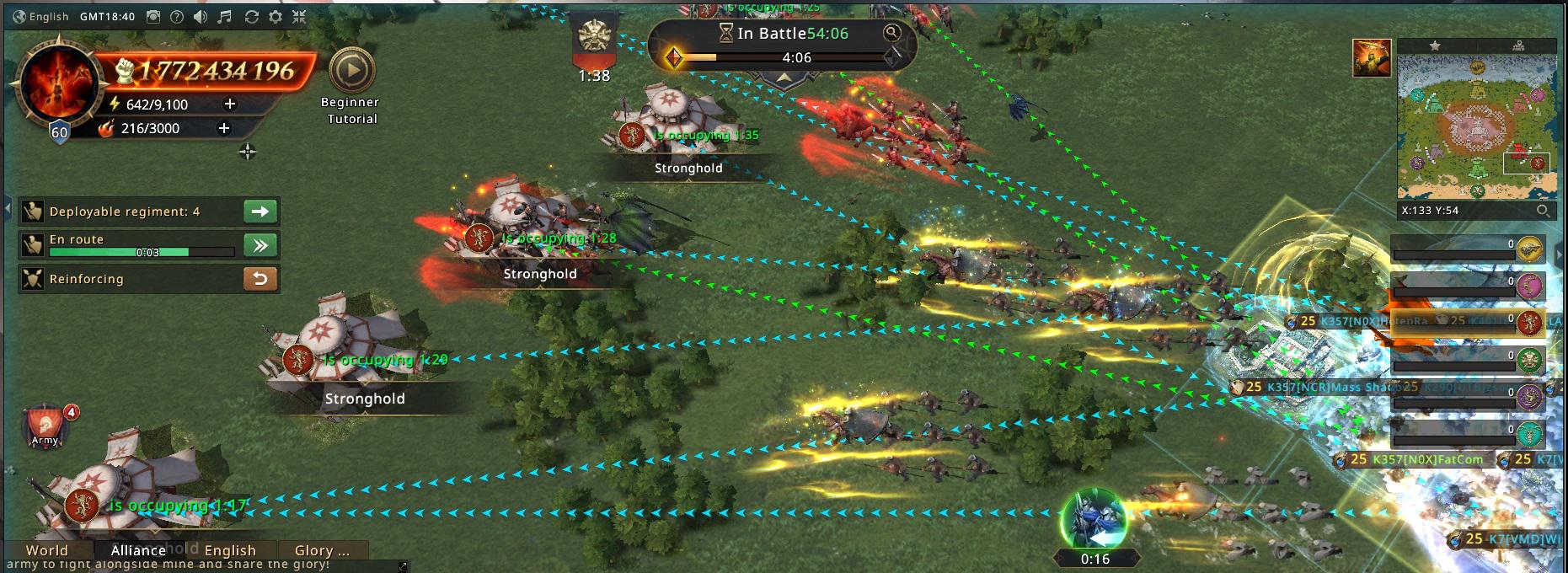
Task: Recall the Reinforcing troops
Action: click(260, 279)
